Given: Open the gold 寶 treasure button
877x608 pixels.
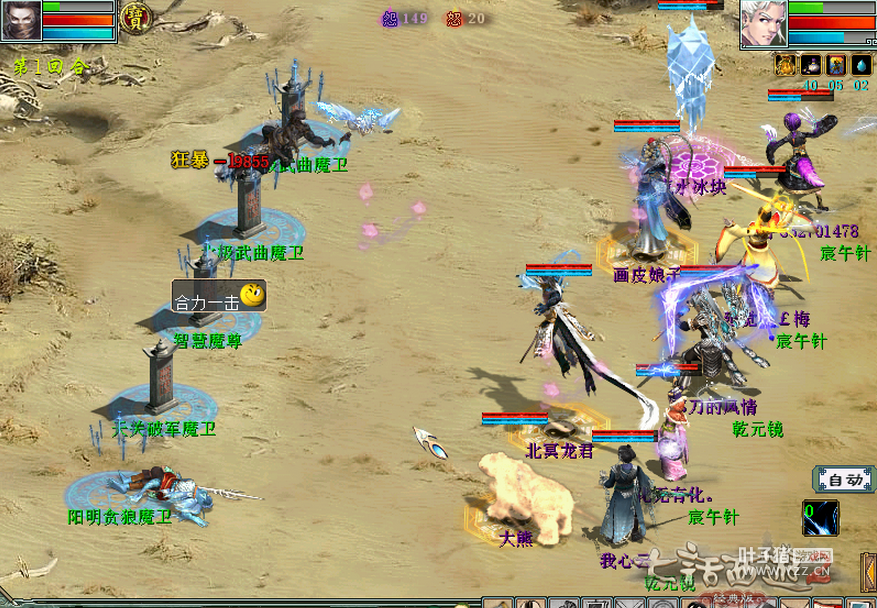Looking at the screenshot, I should click(x=132, y=16).
